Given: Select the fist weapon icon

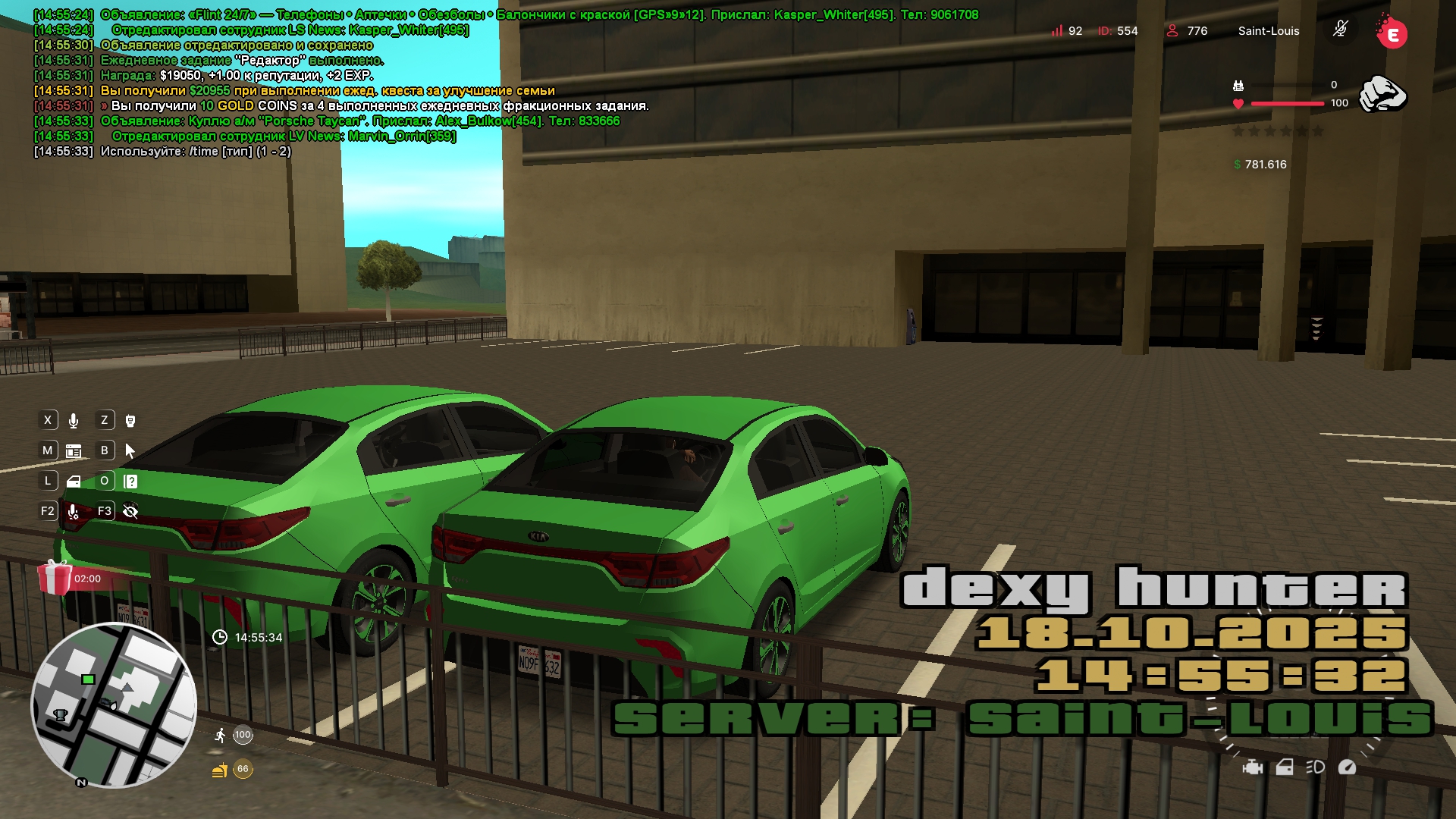Looking at the screenshot, I should pos(1382,95).
